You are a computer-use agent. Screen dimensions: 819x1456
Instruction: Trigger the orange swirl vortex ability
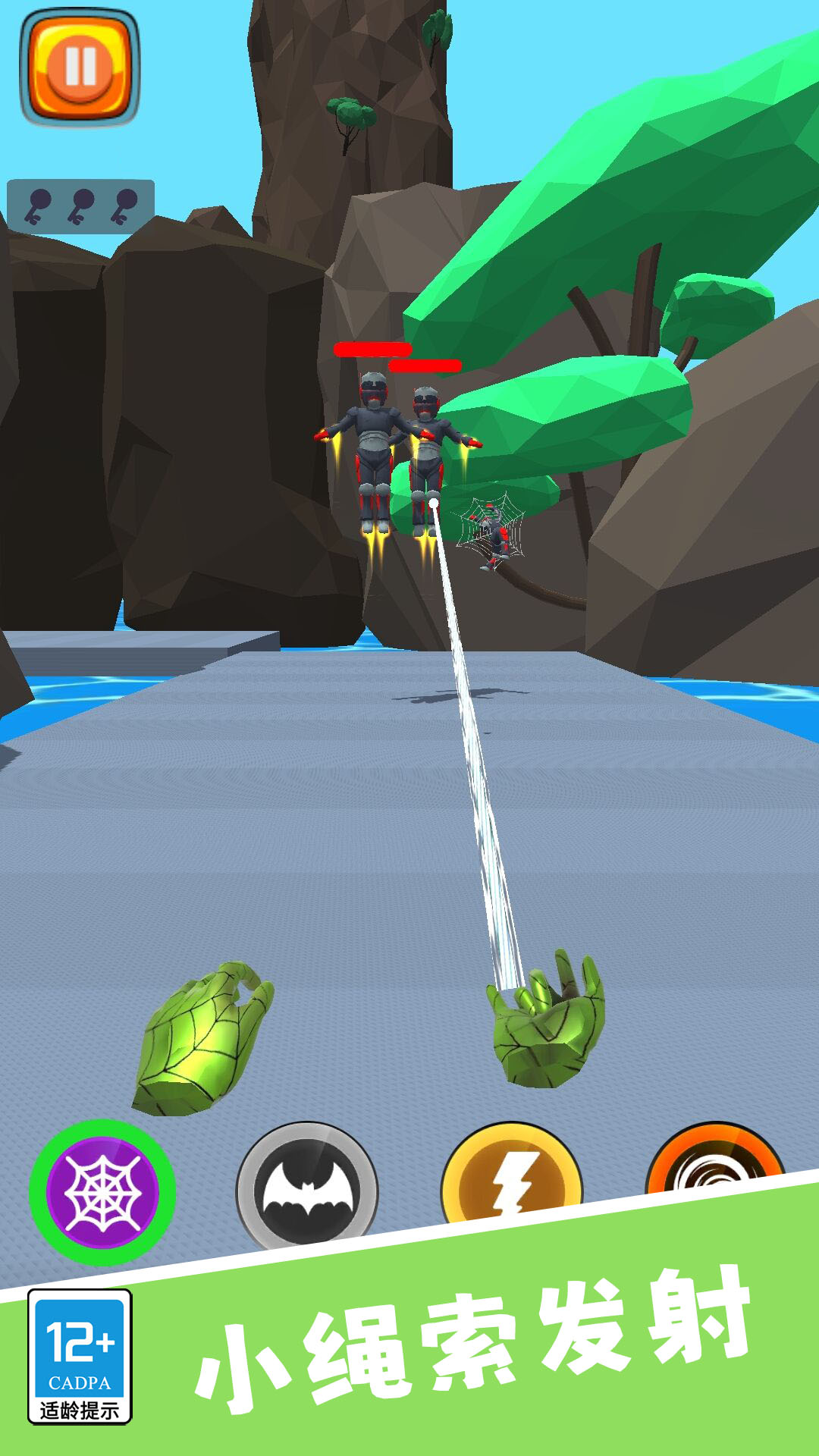(711, 1160)
